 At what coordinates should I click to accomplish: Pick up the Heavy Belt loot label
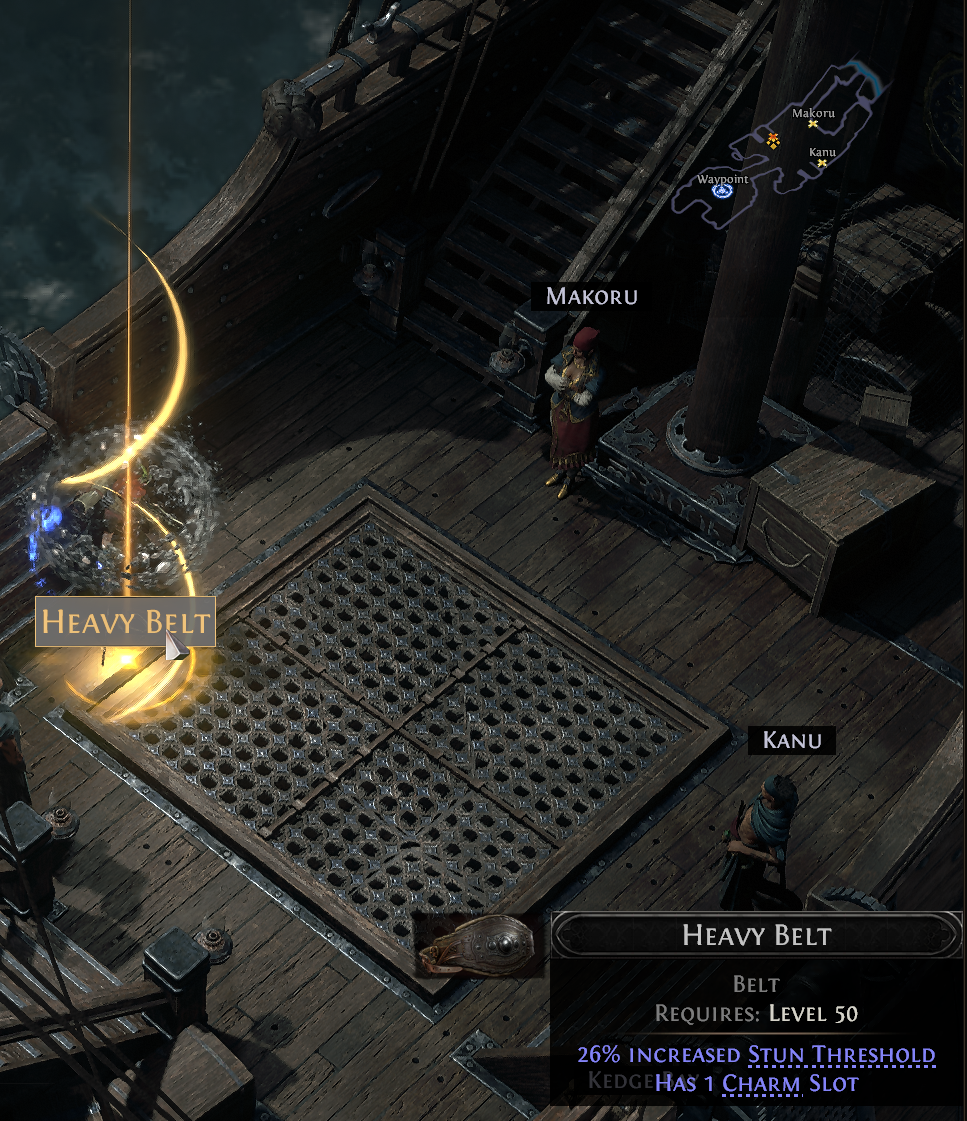(x=125, y=622)
